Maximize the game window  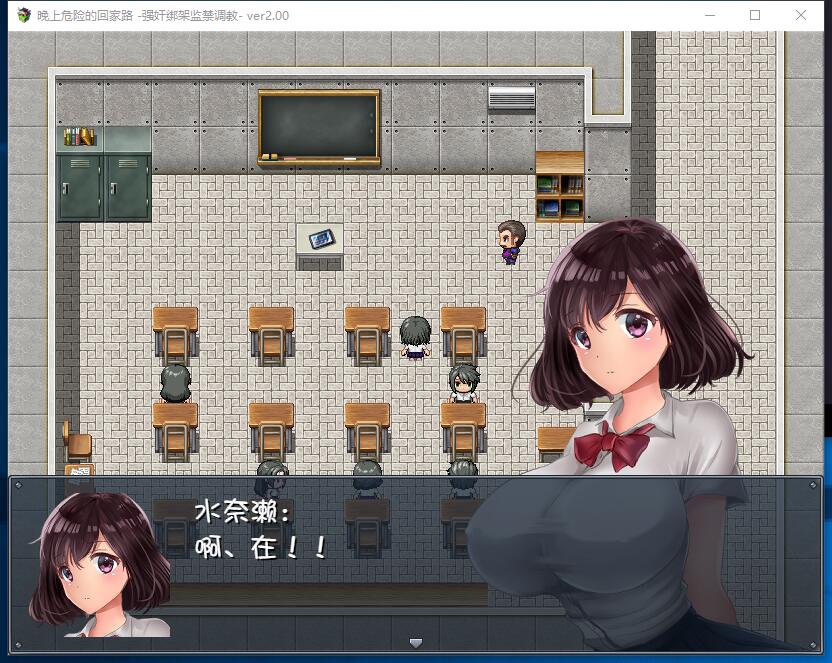pyautogui.click(x=755, y=15)
